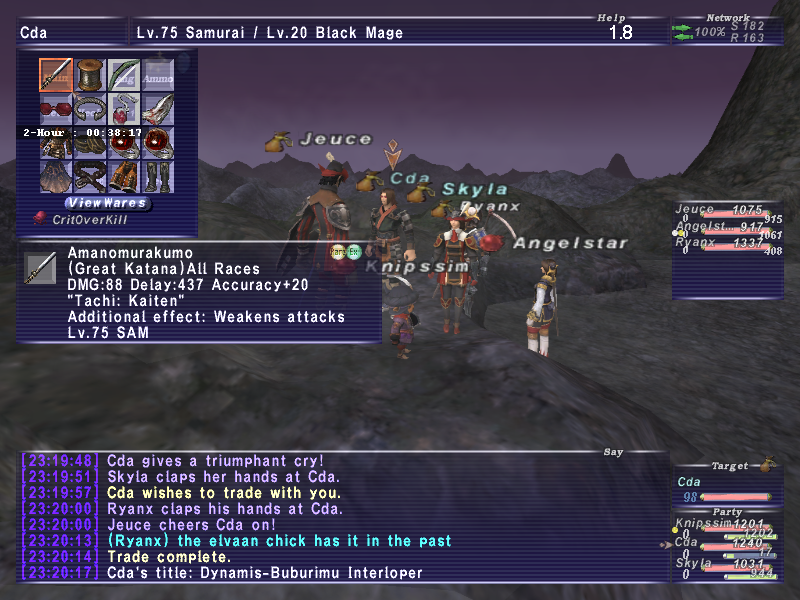800x600 pixels.
Task: Choose the bow in the ranged slot
Action: pos(124,75)
